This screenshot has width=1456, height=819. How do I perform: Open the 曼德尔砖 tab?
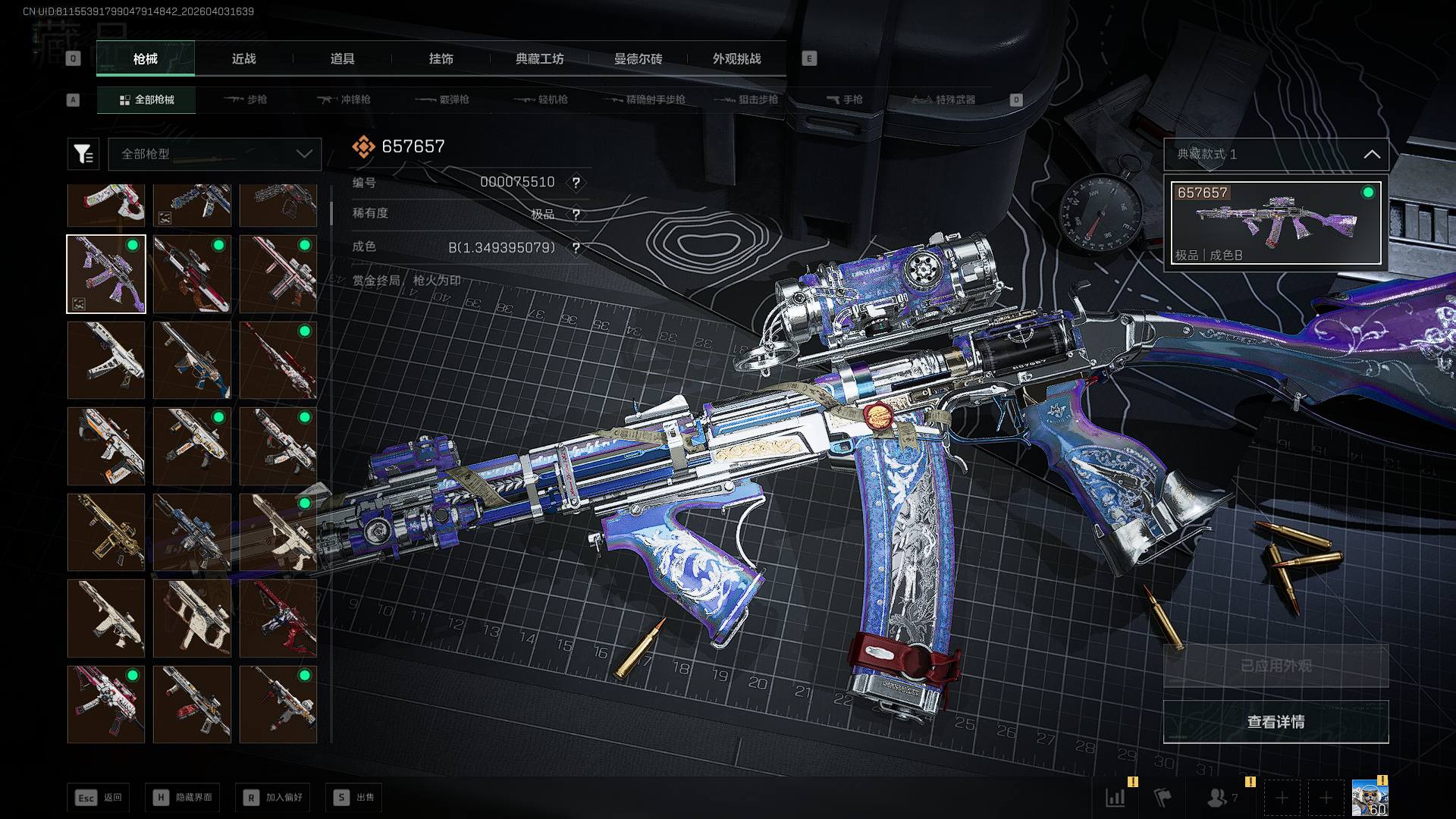[638, 58]
